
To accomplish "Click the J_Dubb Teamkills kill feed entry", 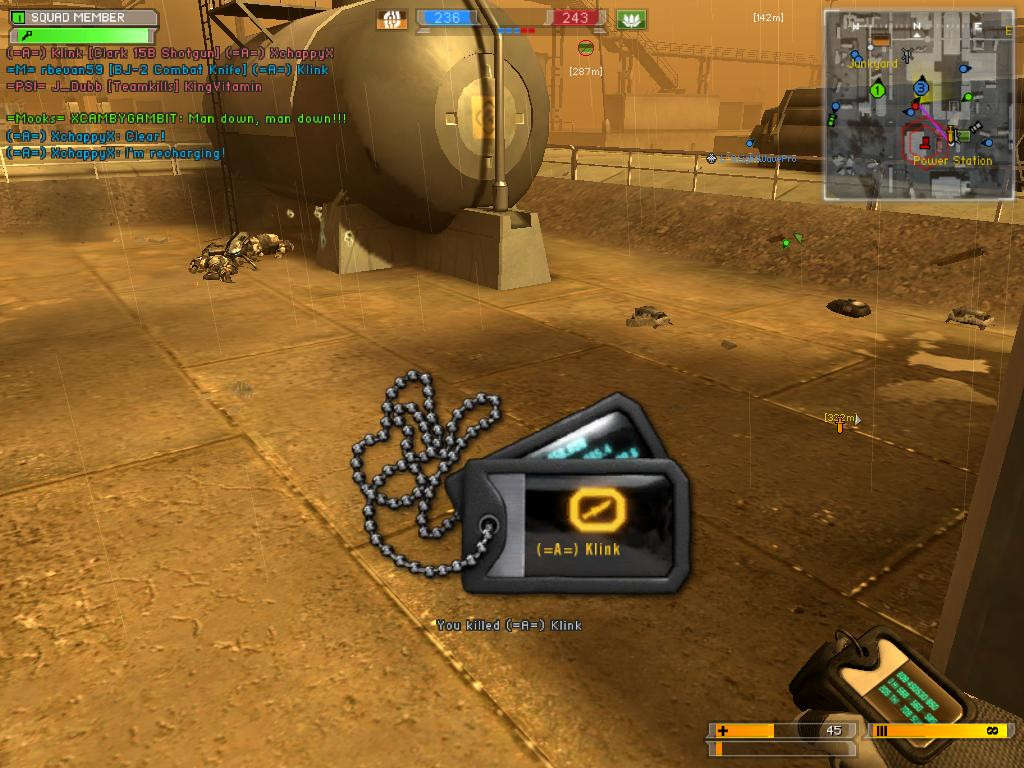I will tap(134, 87).
